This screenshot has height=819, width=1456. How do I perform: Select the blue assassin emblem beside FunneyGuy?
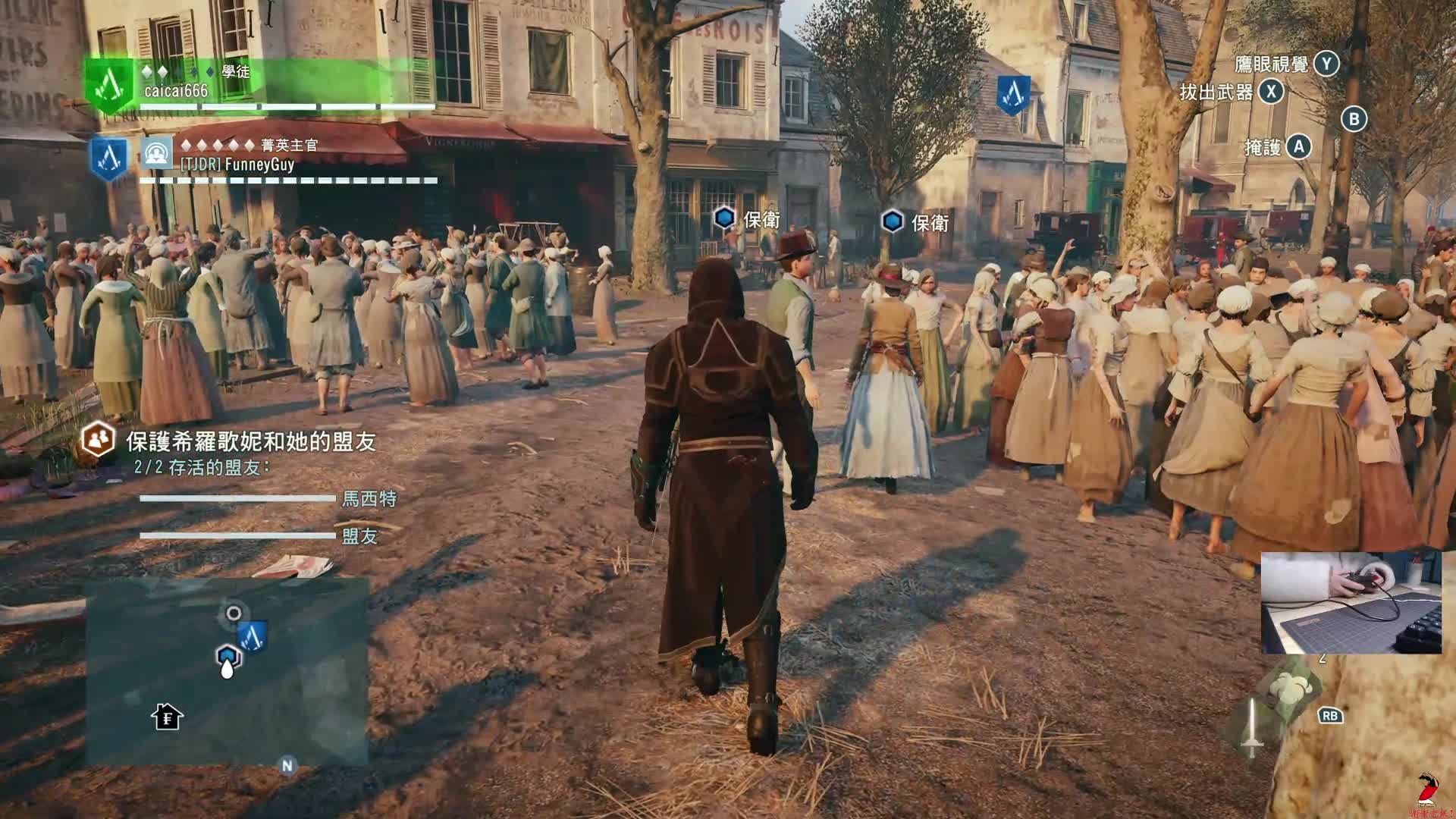point(109,158)
